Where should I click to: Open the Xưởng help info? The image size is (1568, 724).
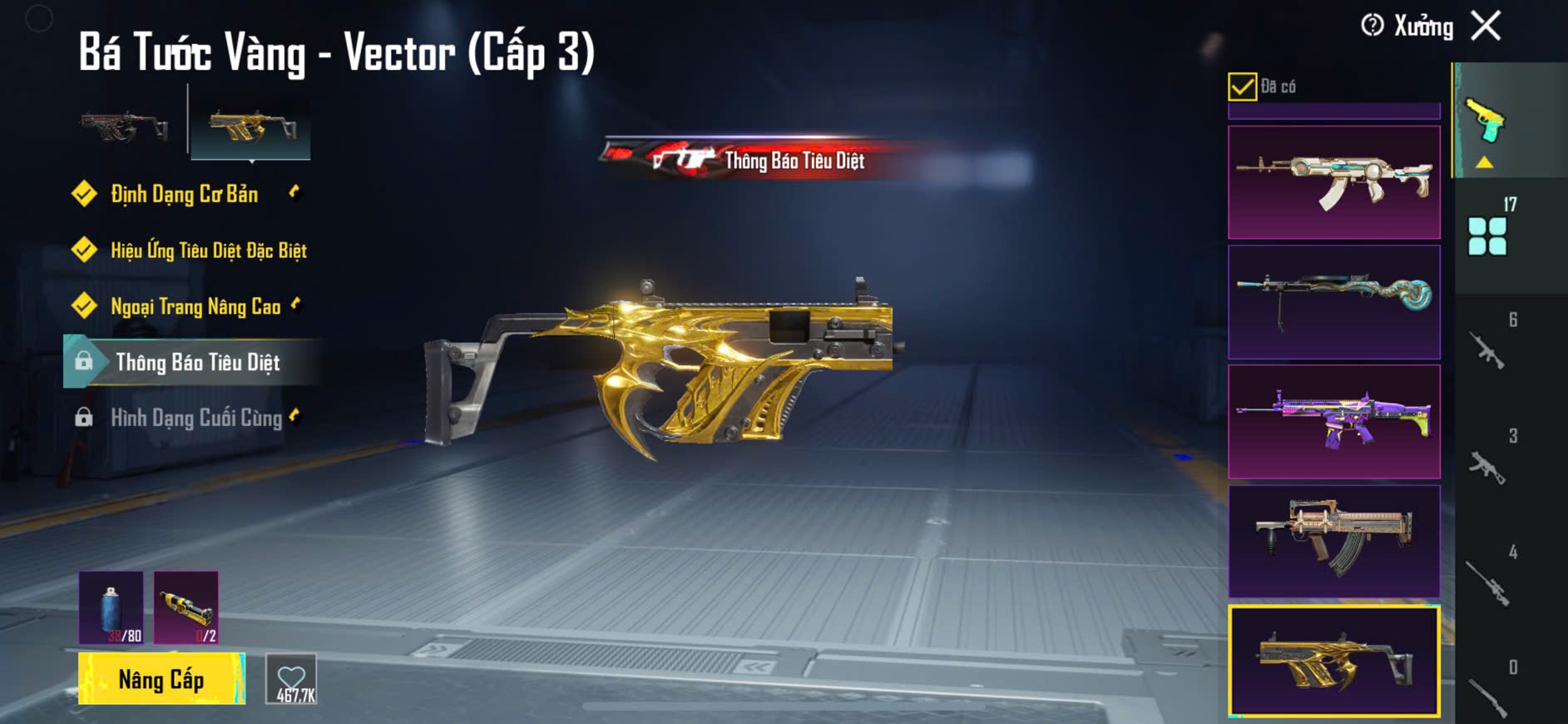click(x=1373, y=26)
